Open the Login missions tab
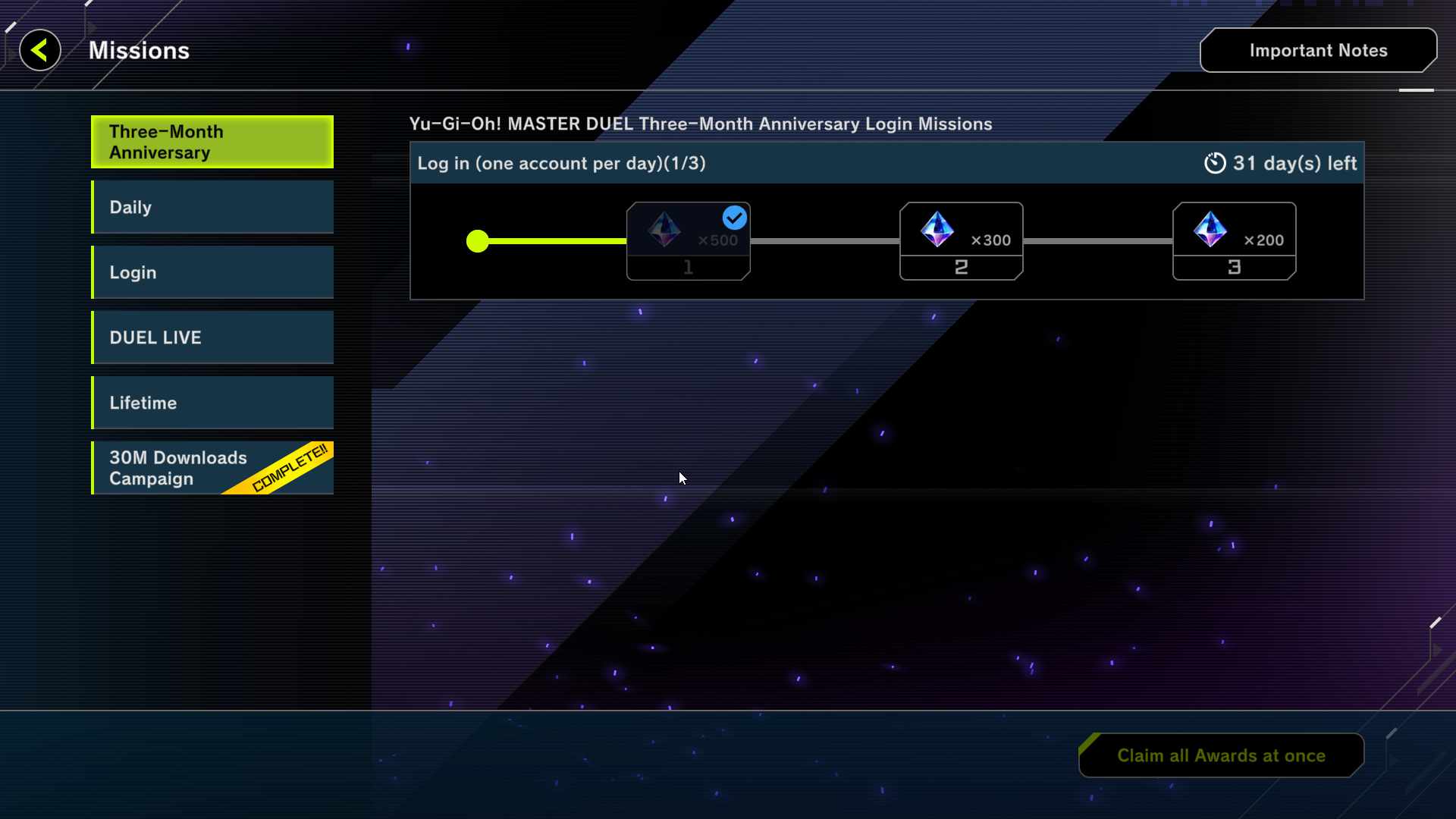The height and width of the screenshot is (819, 1456). [212, 272]
